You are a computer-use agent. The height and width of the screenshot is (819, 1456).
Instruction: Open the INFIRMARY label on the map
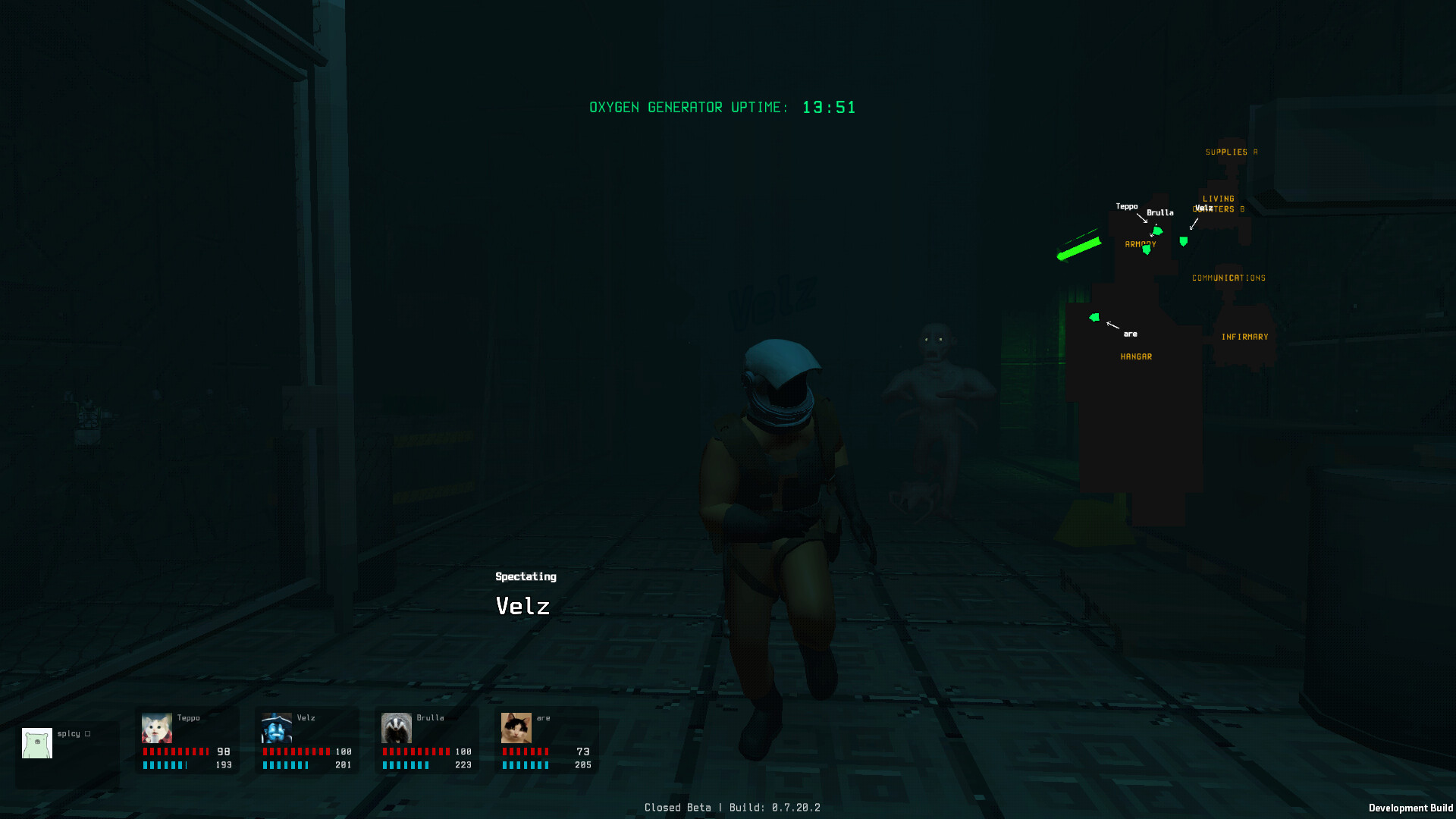(x=1245, y=335)
